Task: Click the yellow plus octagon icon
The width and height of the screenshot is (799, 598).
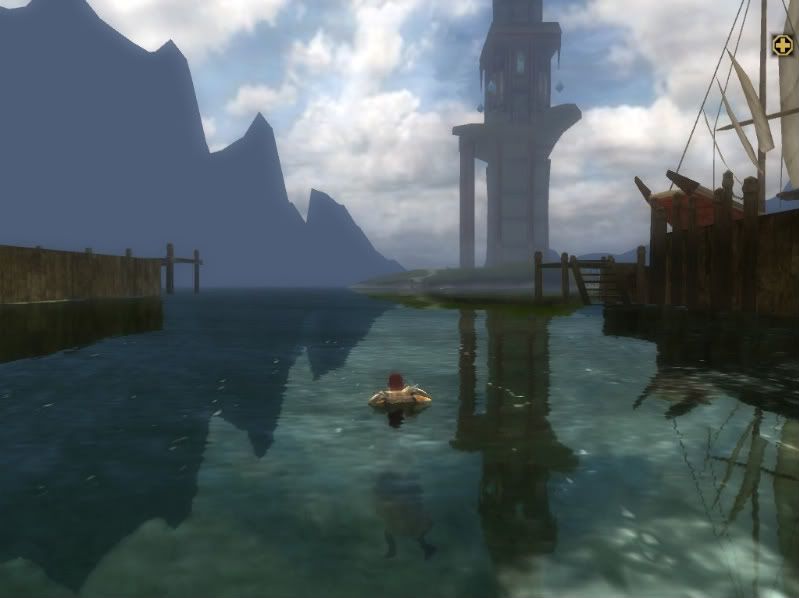Action: [782, 45]
